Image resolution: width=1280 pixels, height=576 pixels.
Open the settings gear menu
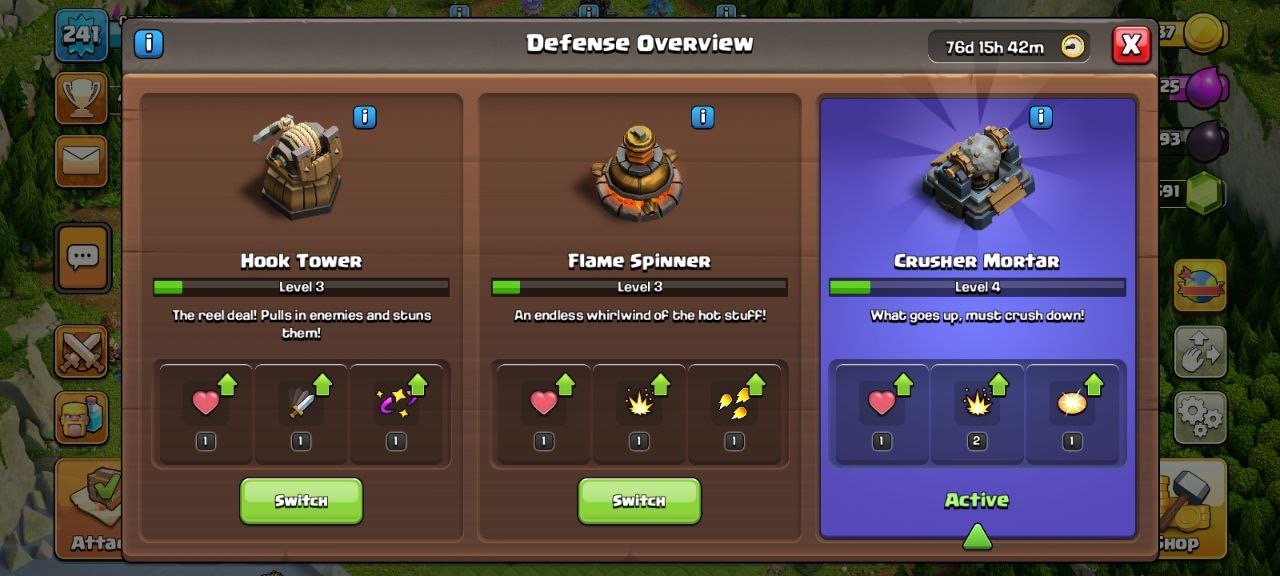pos(1200,416)
